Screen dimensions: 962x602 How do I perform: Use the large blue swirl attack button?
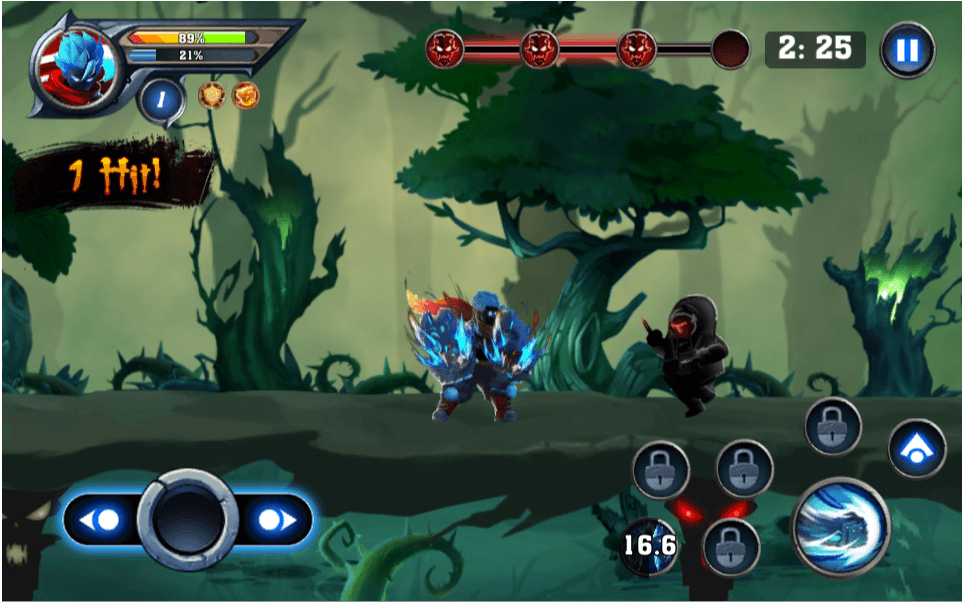point(841,525)
